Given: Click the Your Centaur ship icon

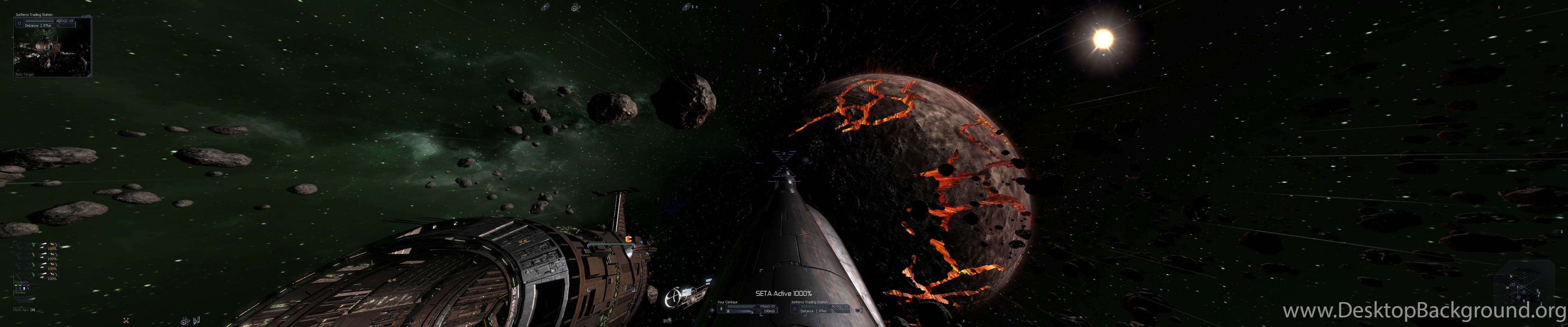Looking at the screenshot, I should 721,309.
